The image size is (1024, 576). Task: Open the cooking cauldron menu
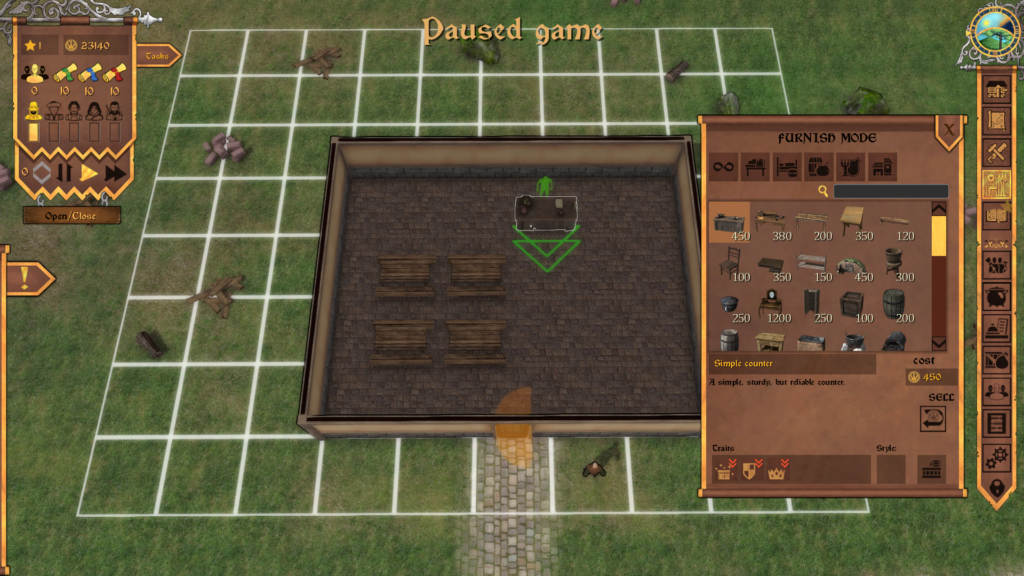997,297
